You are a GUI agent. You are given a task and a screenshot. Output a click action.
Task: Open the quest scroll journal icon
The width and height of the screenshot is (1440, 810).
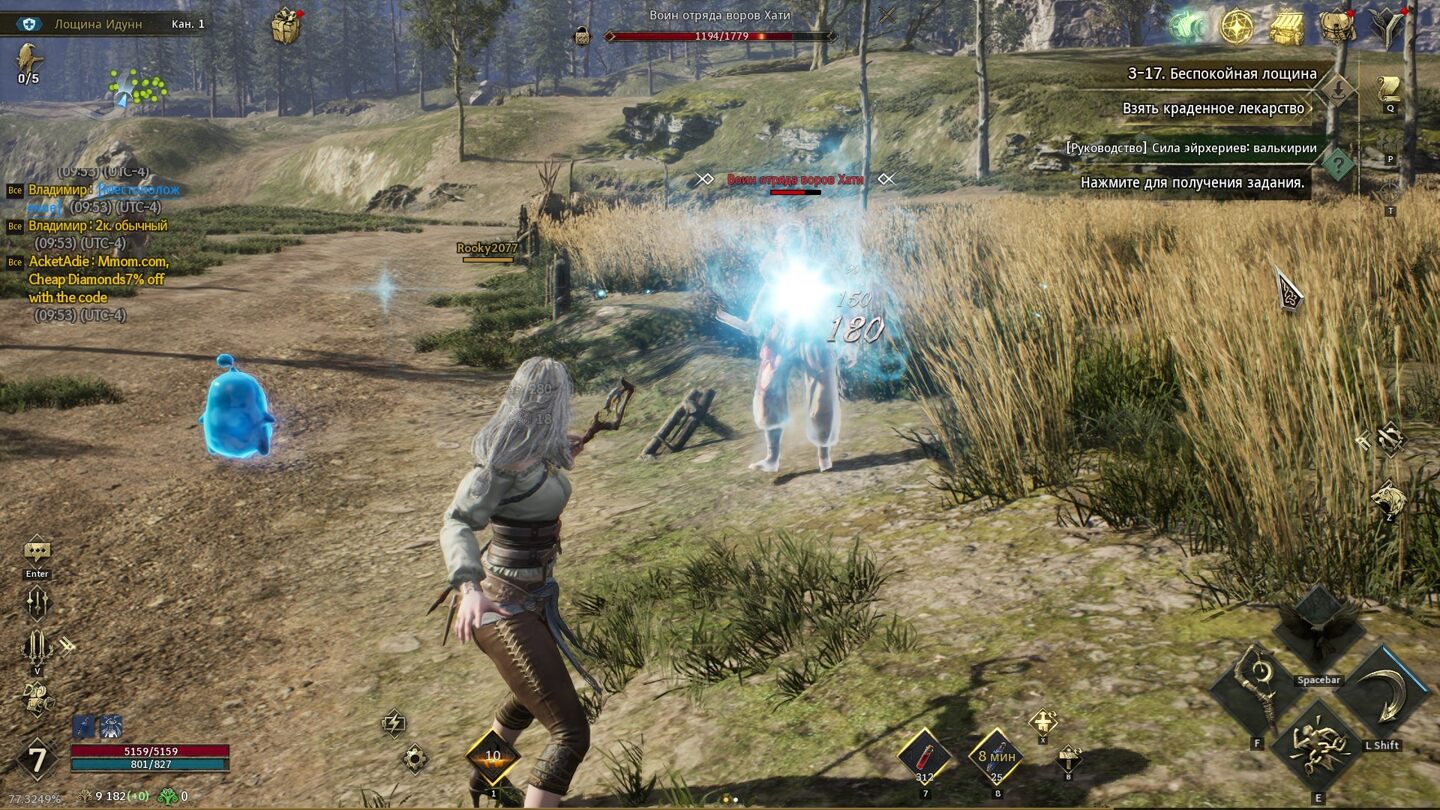click(1389, 88)
